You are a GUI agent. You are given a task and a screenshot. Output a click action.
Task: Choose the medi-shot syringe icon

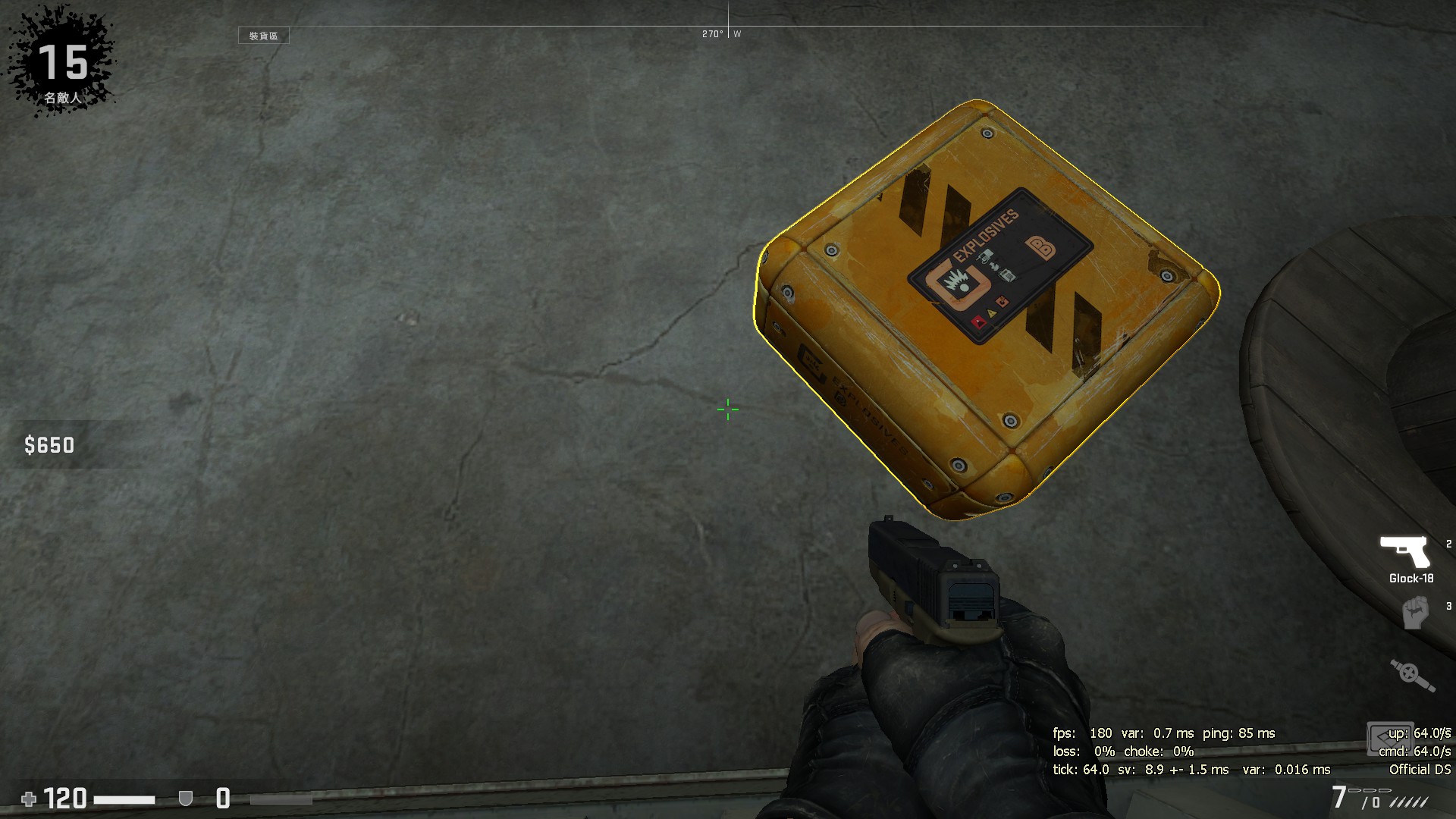click(1413, 674)
